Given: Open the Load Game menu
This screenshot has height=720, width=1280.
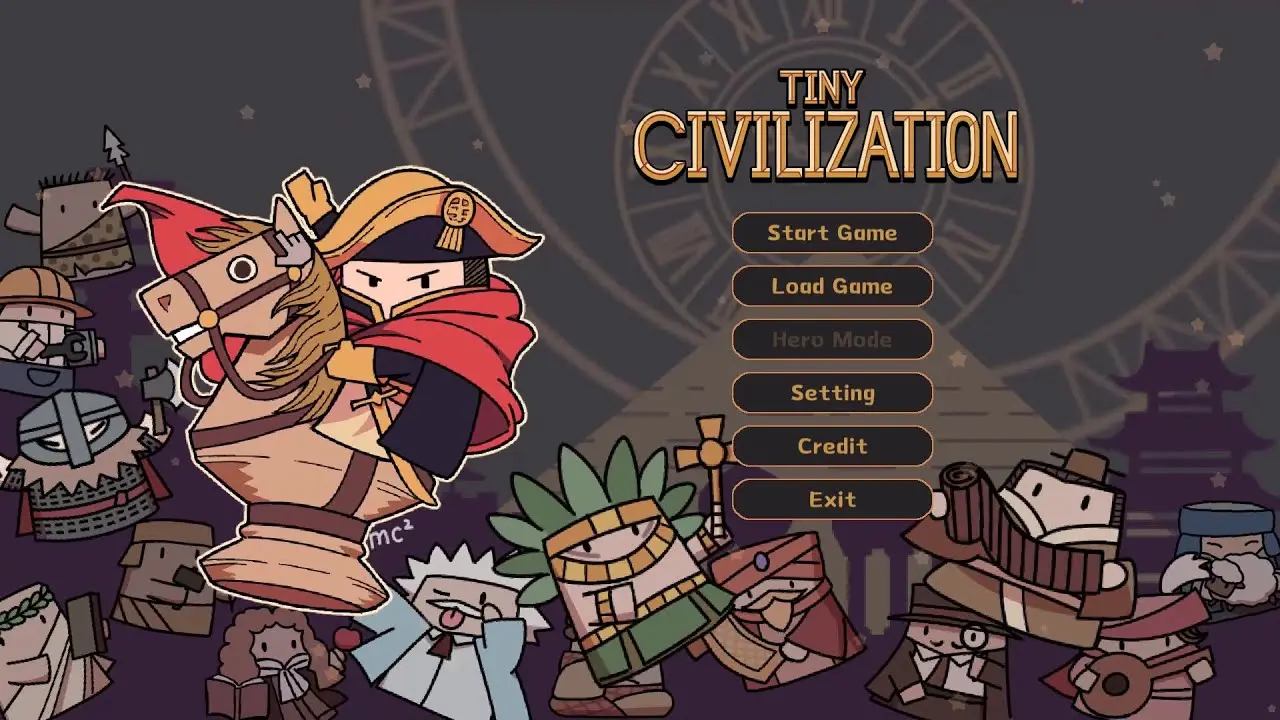Looking at the screenshot, I should 832,286.
